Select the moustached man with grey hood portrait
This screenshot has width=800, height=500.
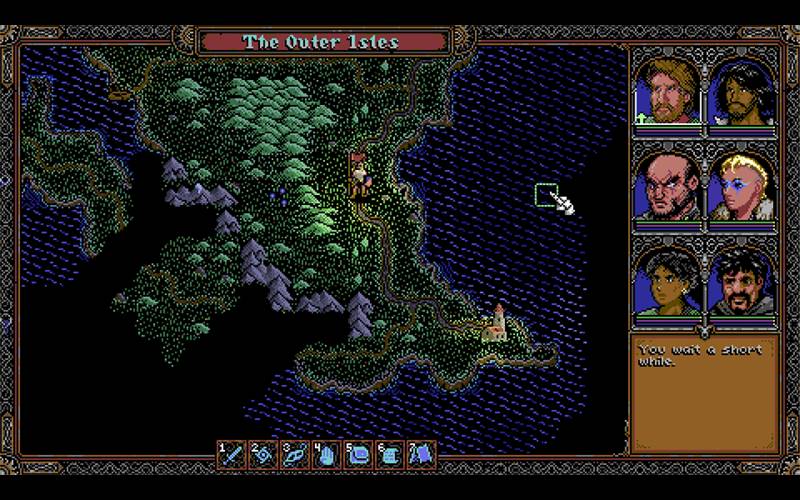(x=742, y=280)
